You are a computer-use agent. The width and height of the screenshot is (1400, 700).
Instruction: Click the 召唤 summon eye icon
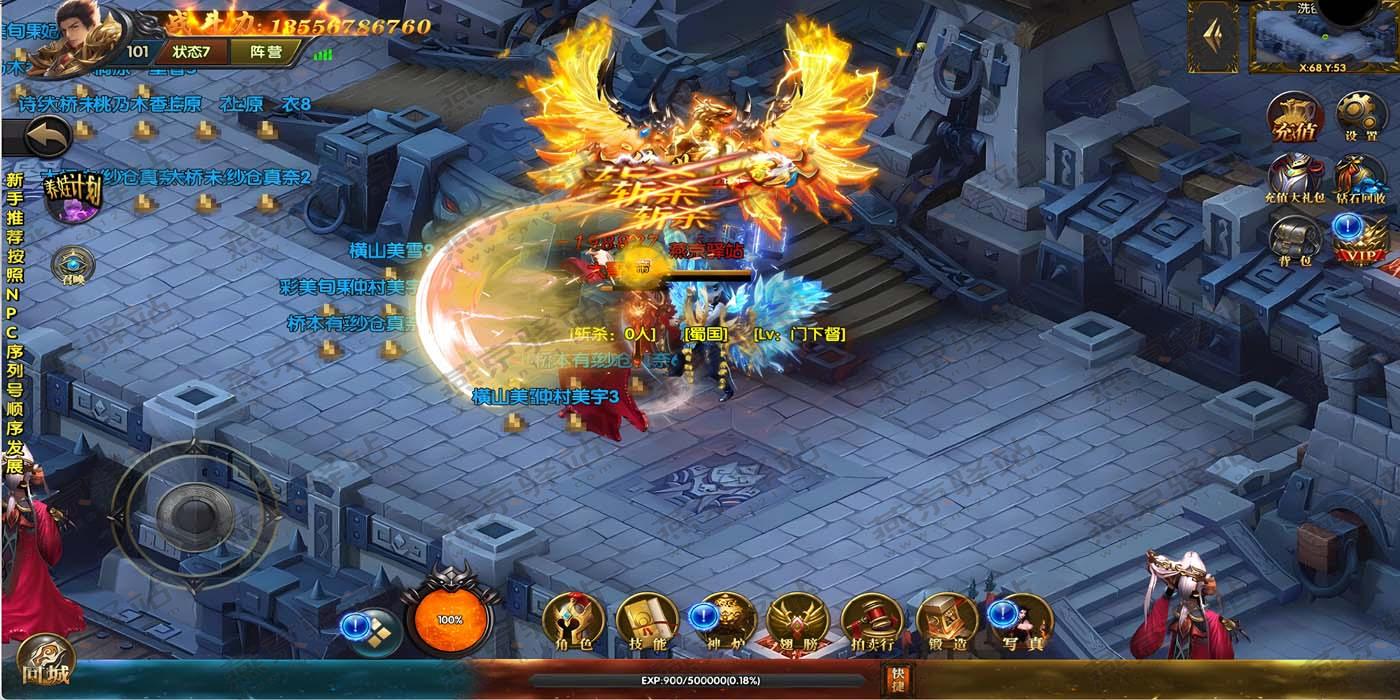[73, 266]
